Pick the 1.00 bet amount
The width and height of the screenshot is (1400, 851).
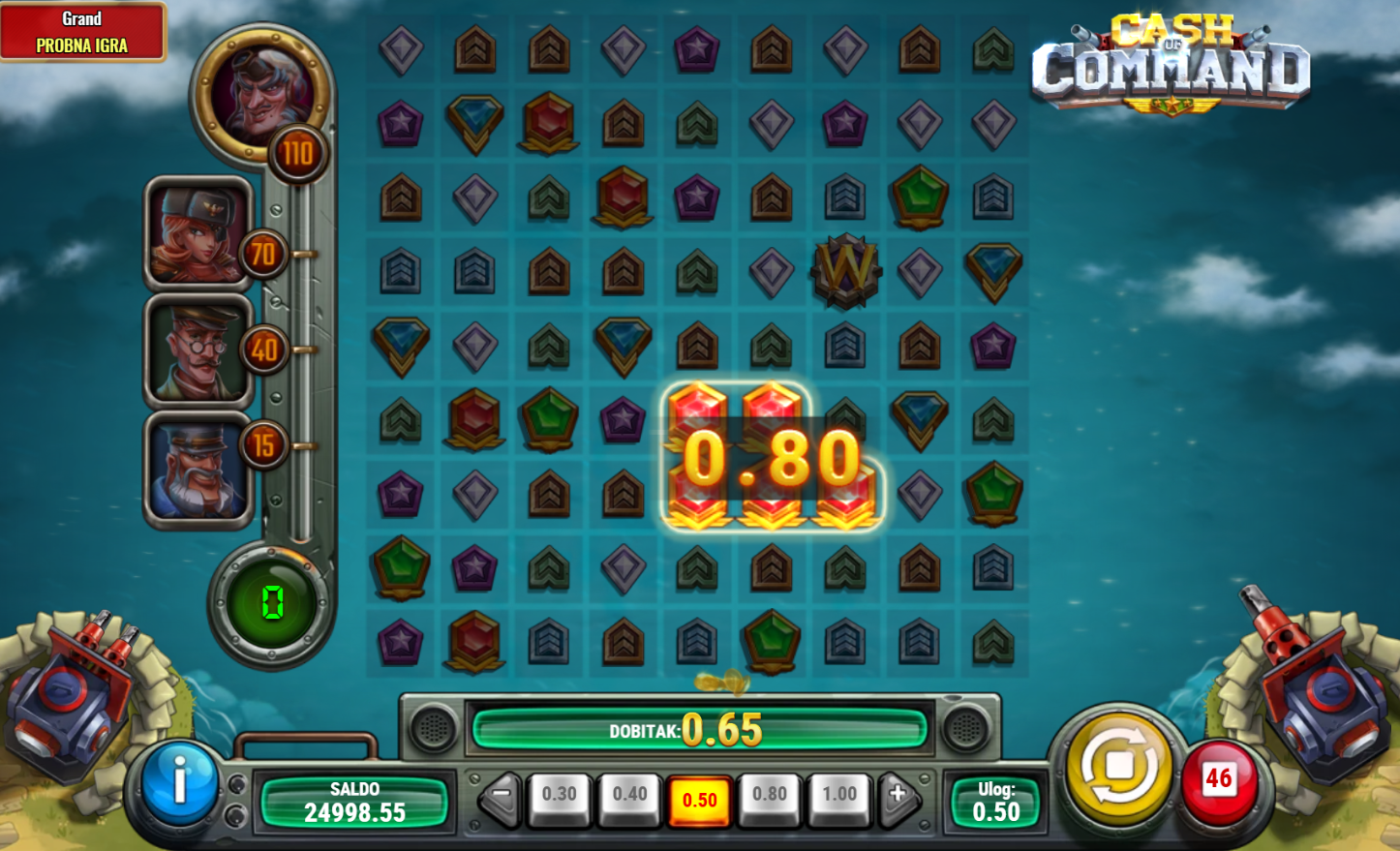pos(839,797)
